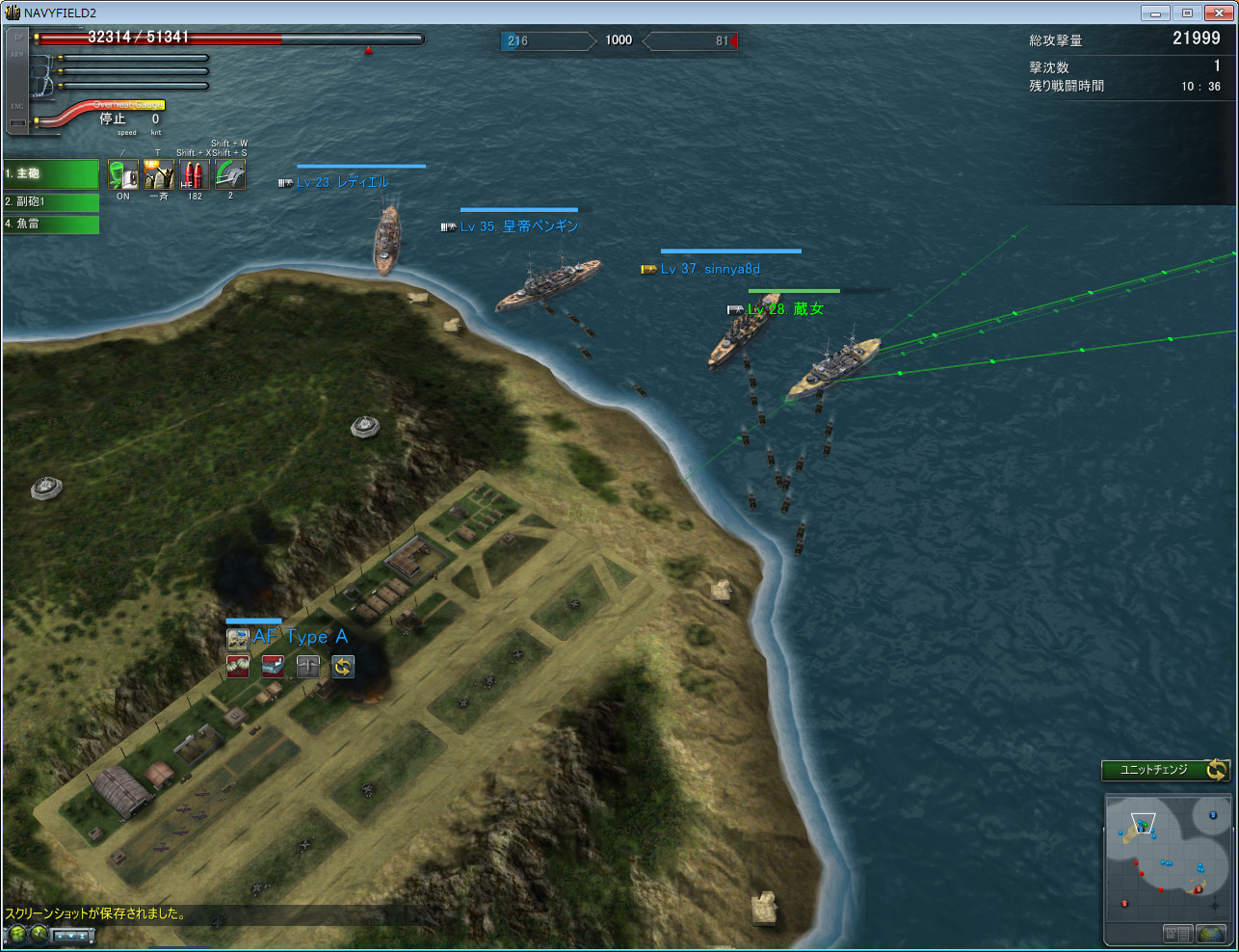
Task: Open the ユニットチェンジ unit change button
Action: click(x=1166, y=770)
